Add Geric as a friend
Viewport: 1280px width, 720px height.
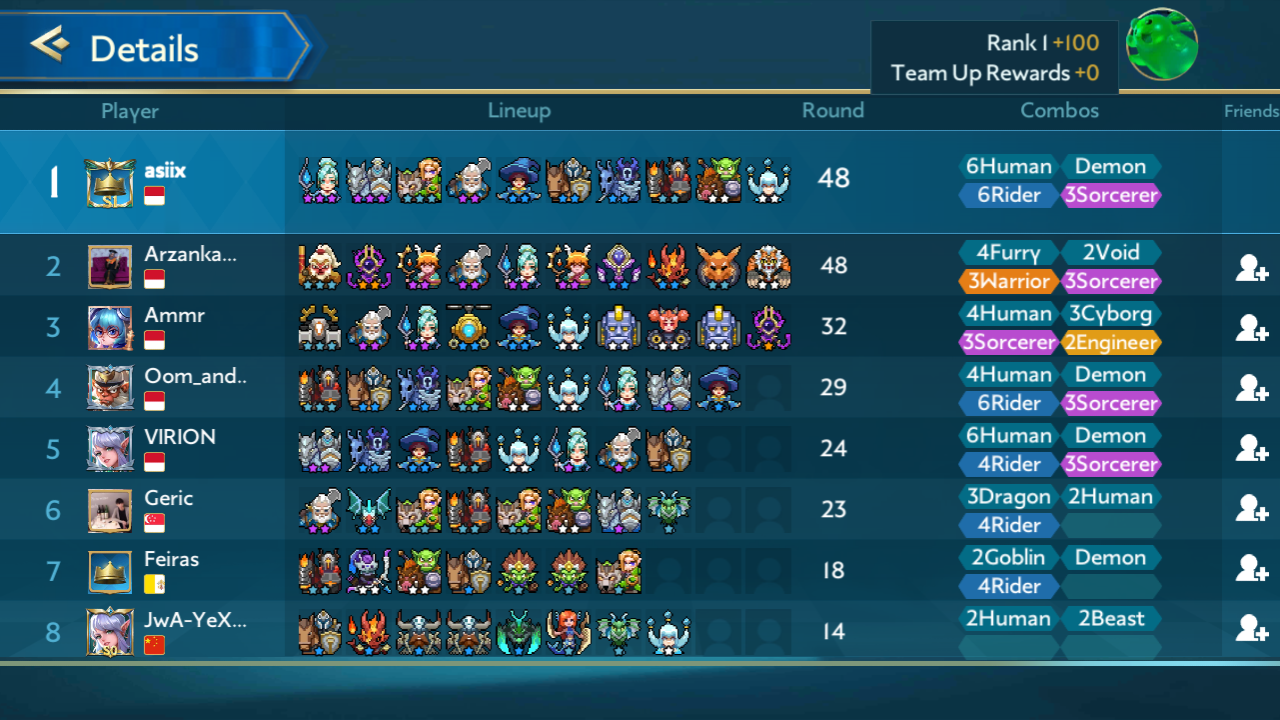pos(1251,509)
